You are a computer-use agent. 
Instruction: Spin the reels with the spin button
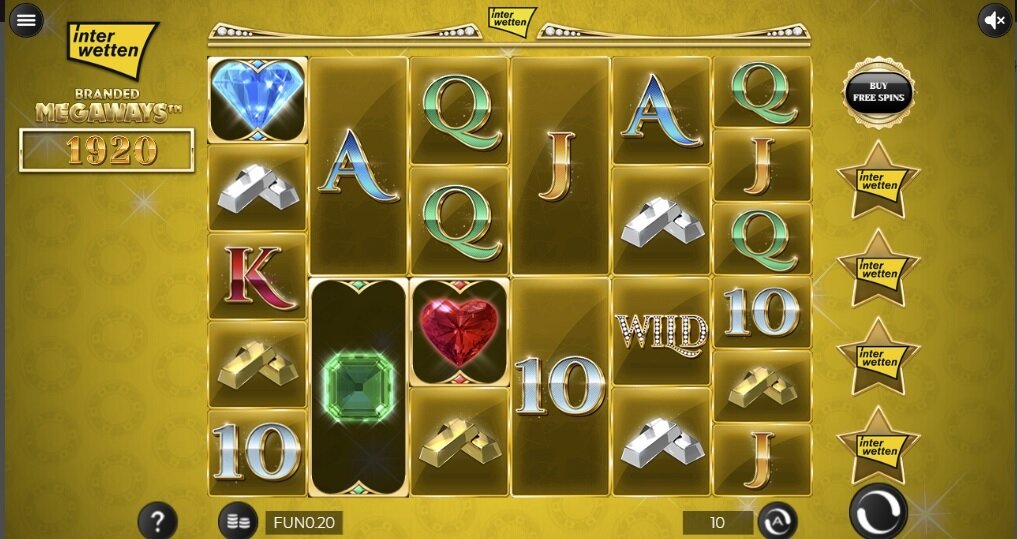pos(878,511)
